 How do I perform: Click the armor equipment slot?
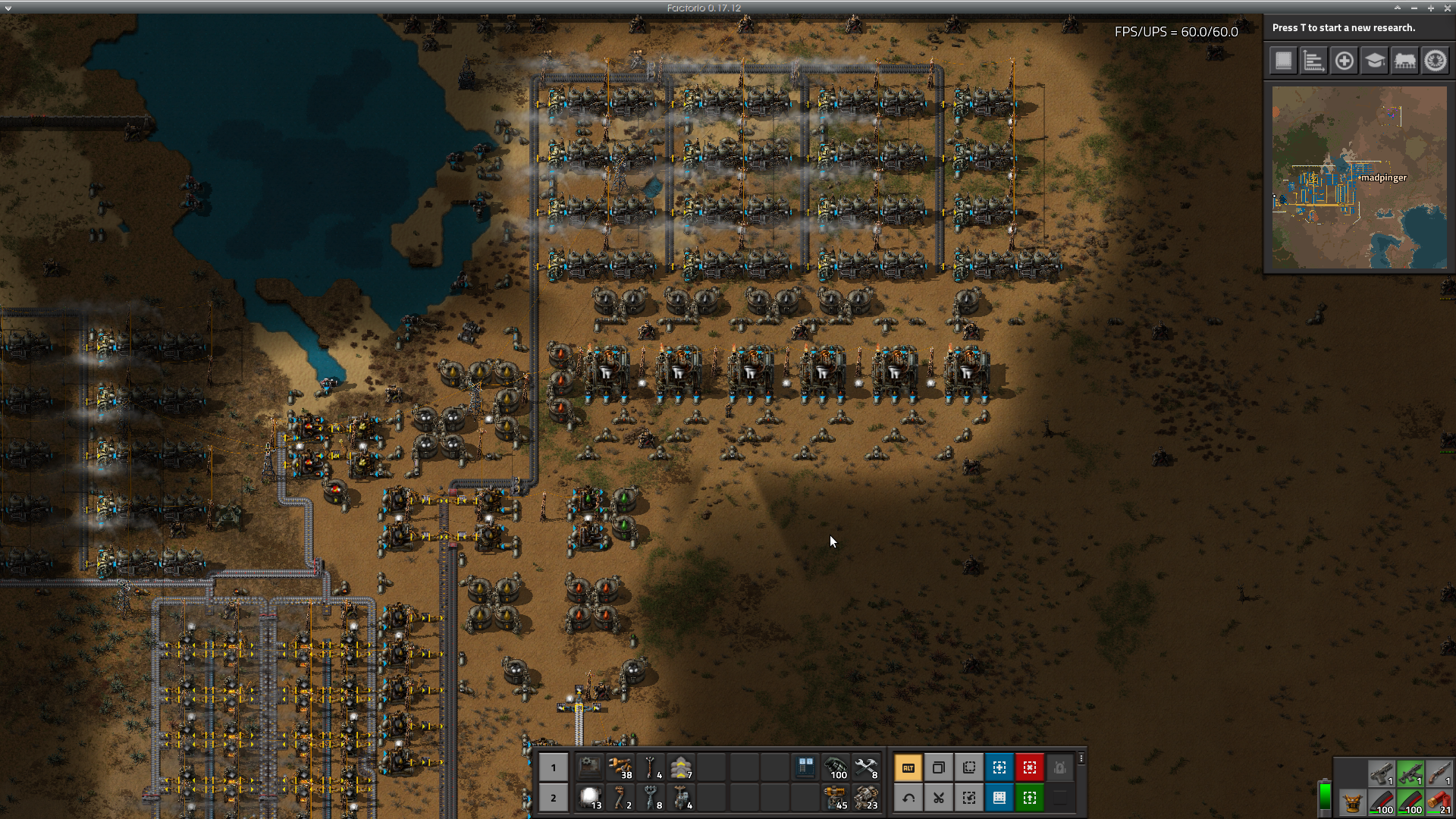1351,802
